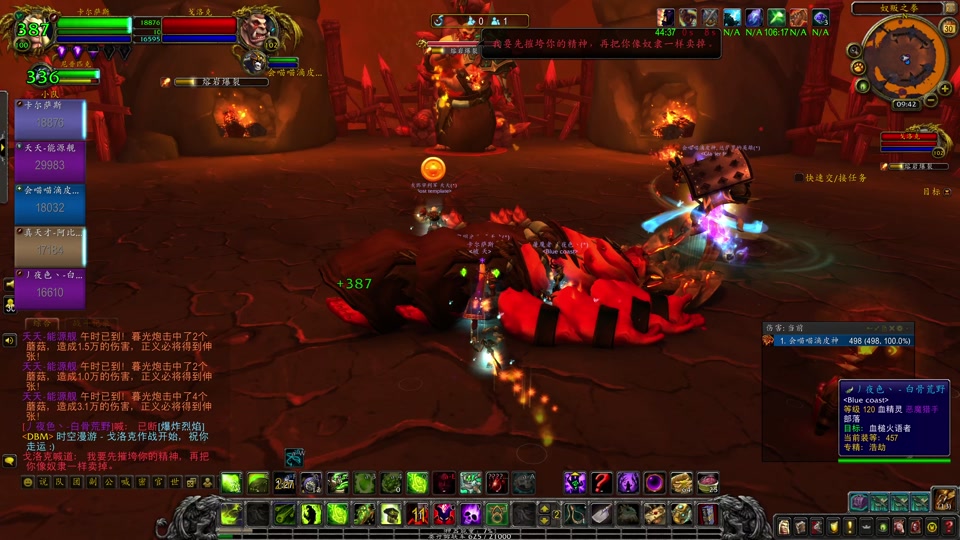Activate the red number 11 ability icon
This screenshot has height=540, width=960.
pos(417,514)
